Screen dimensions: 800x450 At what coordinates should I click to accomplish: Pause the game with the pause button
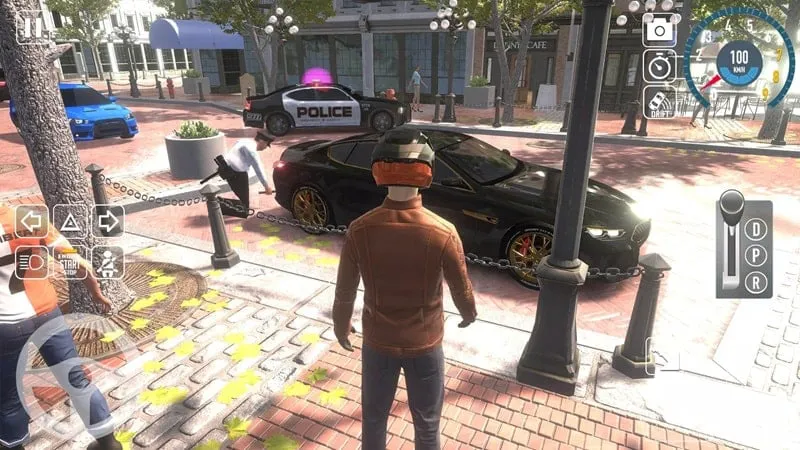(x=31, y=27)
